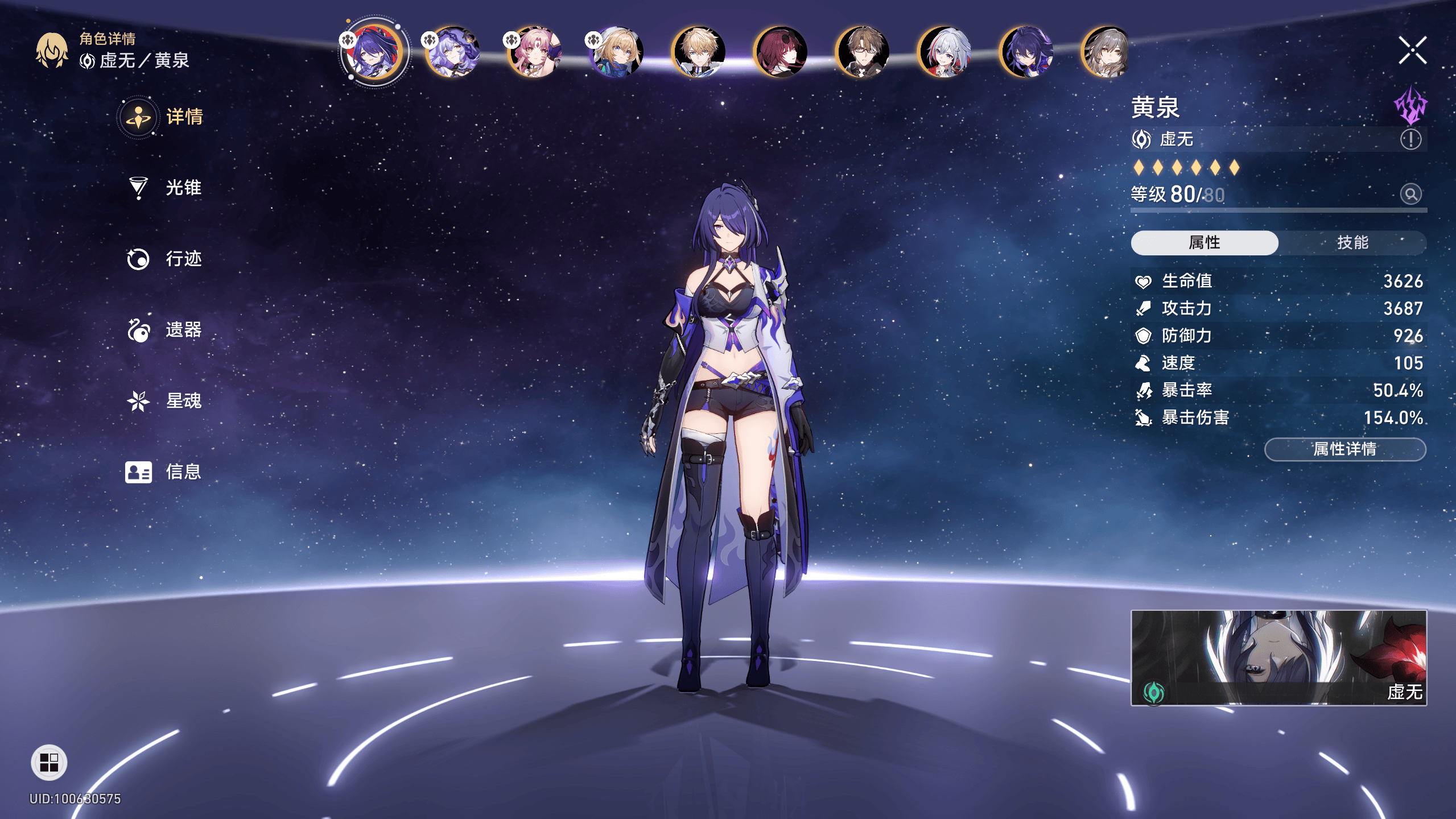Select the red-haired character portrait
Image resolution: width=1456 pixels, height=819 pixels.
point(781,52)
